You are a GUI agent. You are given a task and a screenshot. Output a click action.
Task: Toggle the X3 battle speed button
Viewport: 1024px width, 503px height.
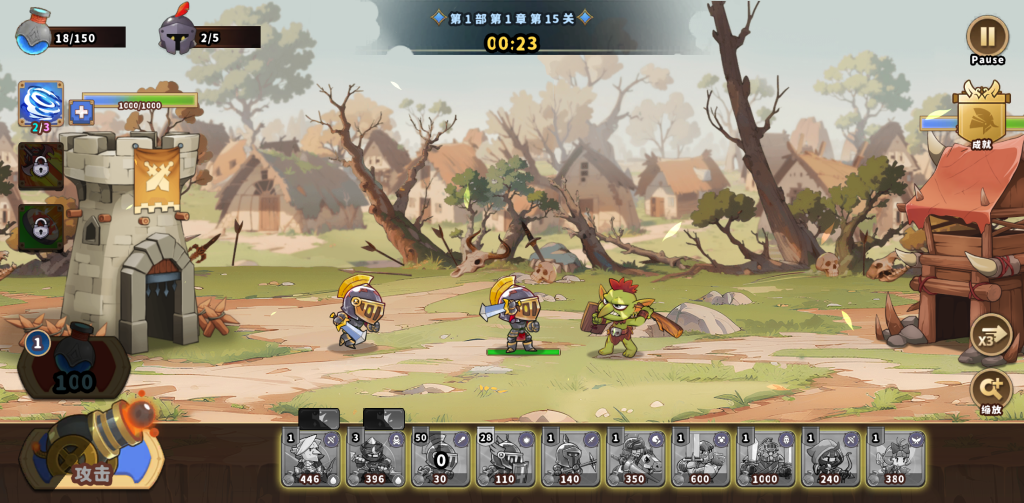pyautogui.click(x=990, y=335)
